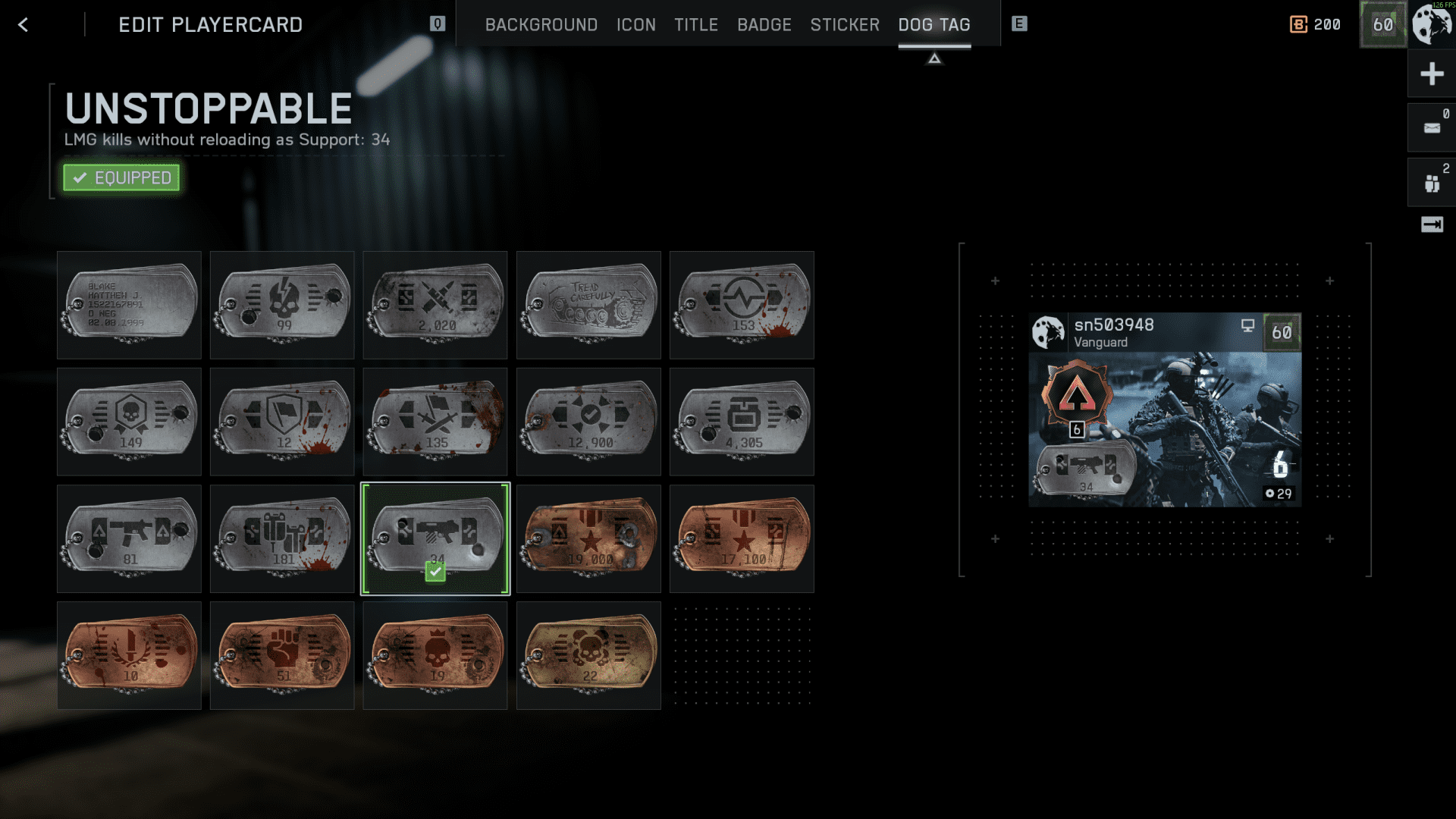This screenshot has height=819, width=1456.
Task: Pick the heartbeat dog tag showing 153
Action: tap(742, 305)
